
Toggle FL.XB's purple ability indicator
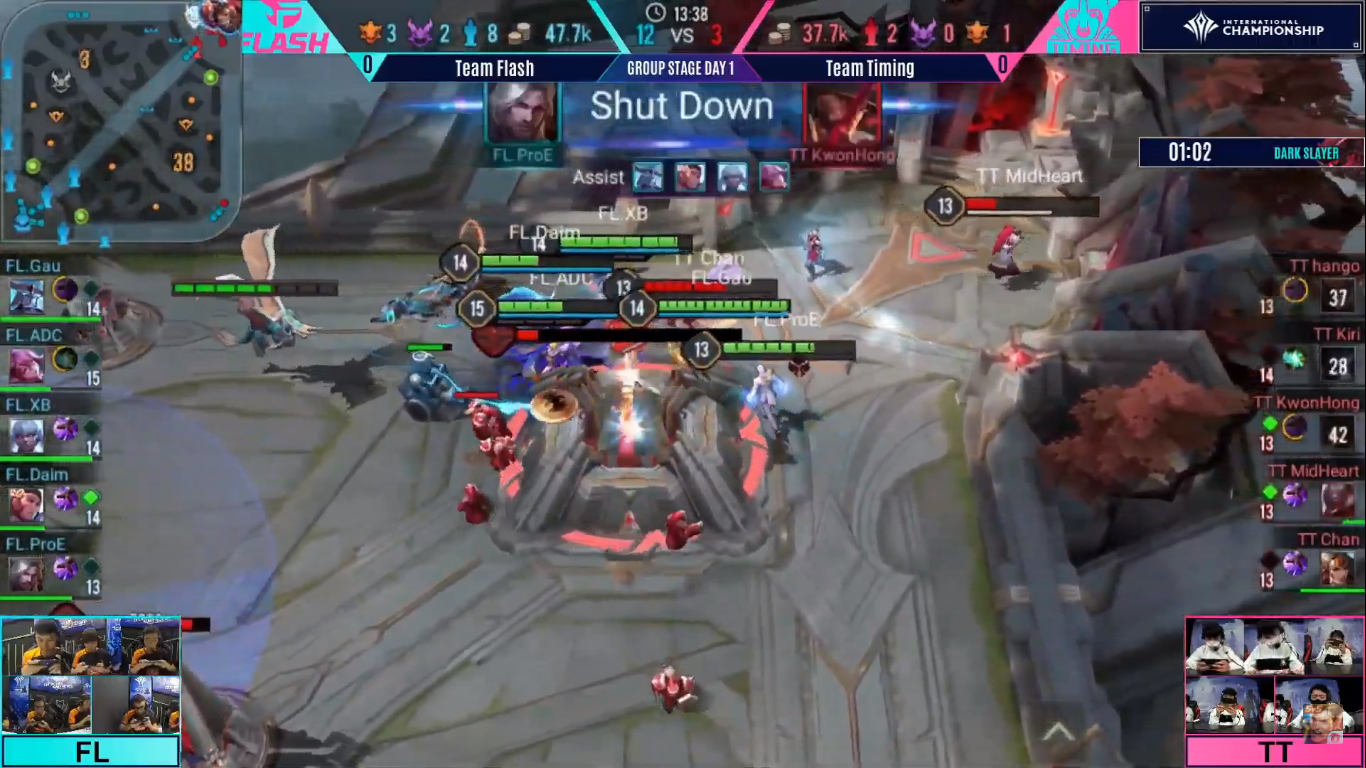[x=63, y=428]
